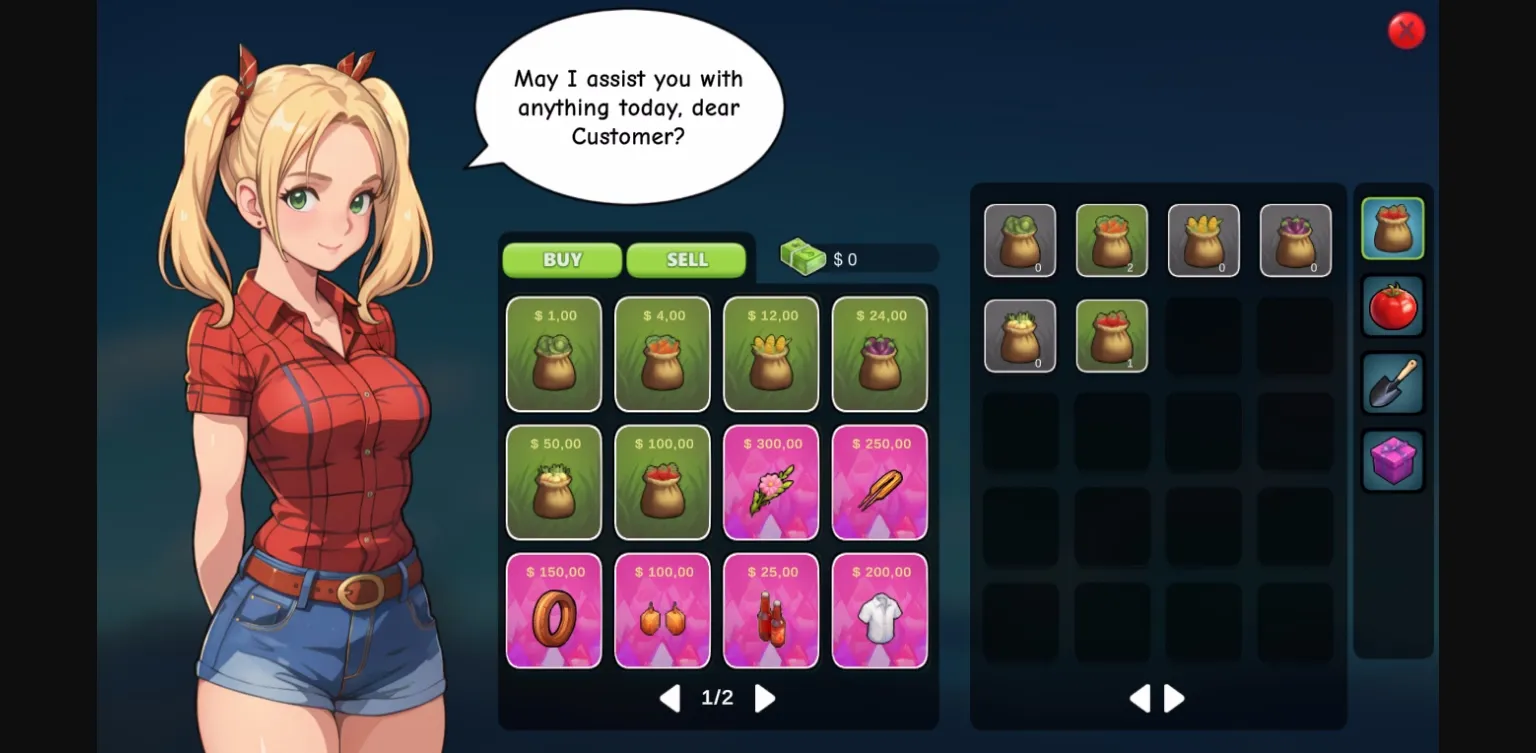Screen dimensions: 1536x753
Task: Click the inventory right navigation arrow
Action: [x=1174, y=698]
